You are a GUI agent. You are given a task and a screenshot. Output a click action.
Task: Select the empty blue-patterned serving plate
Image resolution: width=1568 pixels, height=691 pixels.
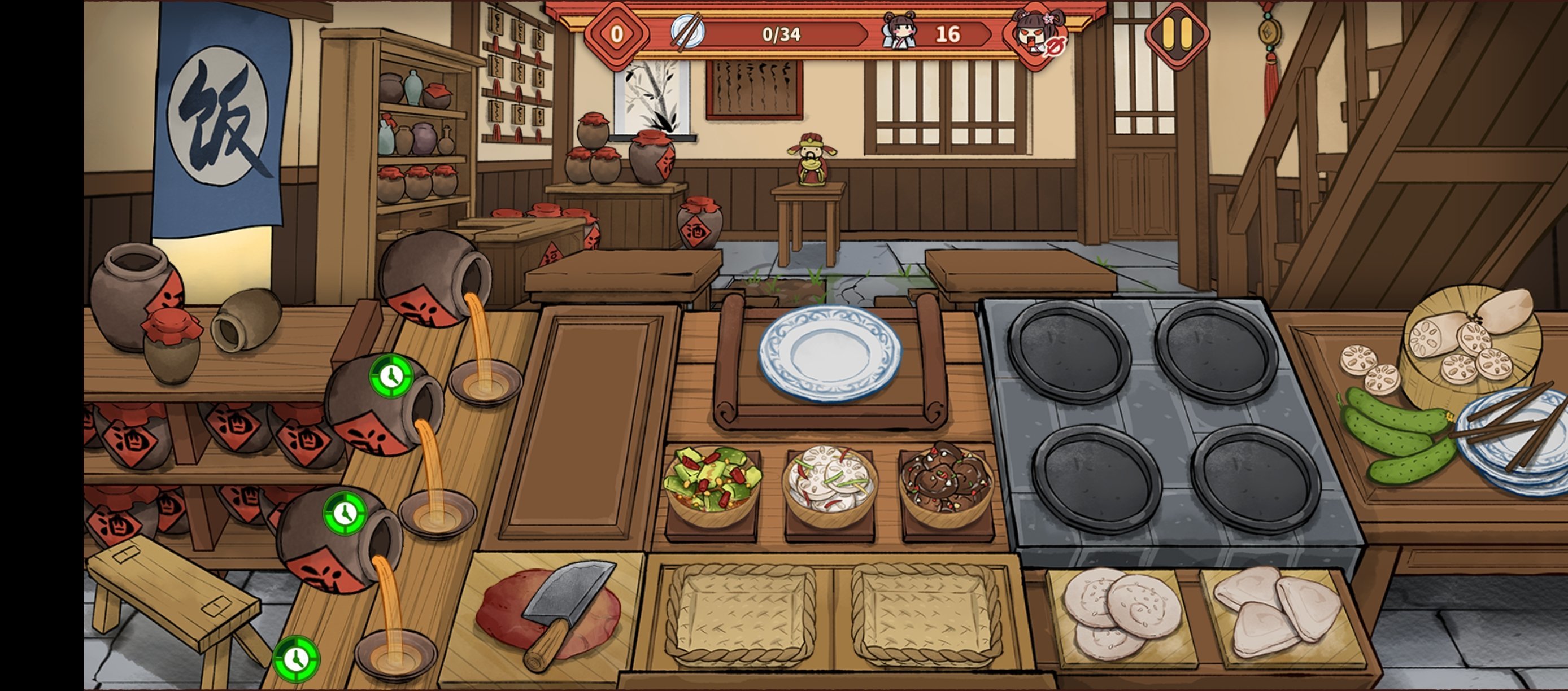point(830,353)
